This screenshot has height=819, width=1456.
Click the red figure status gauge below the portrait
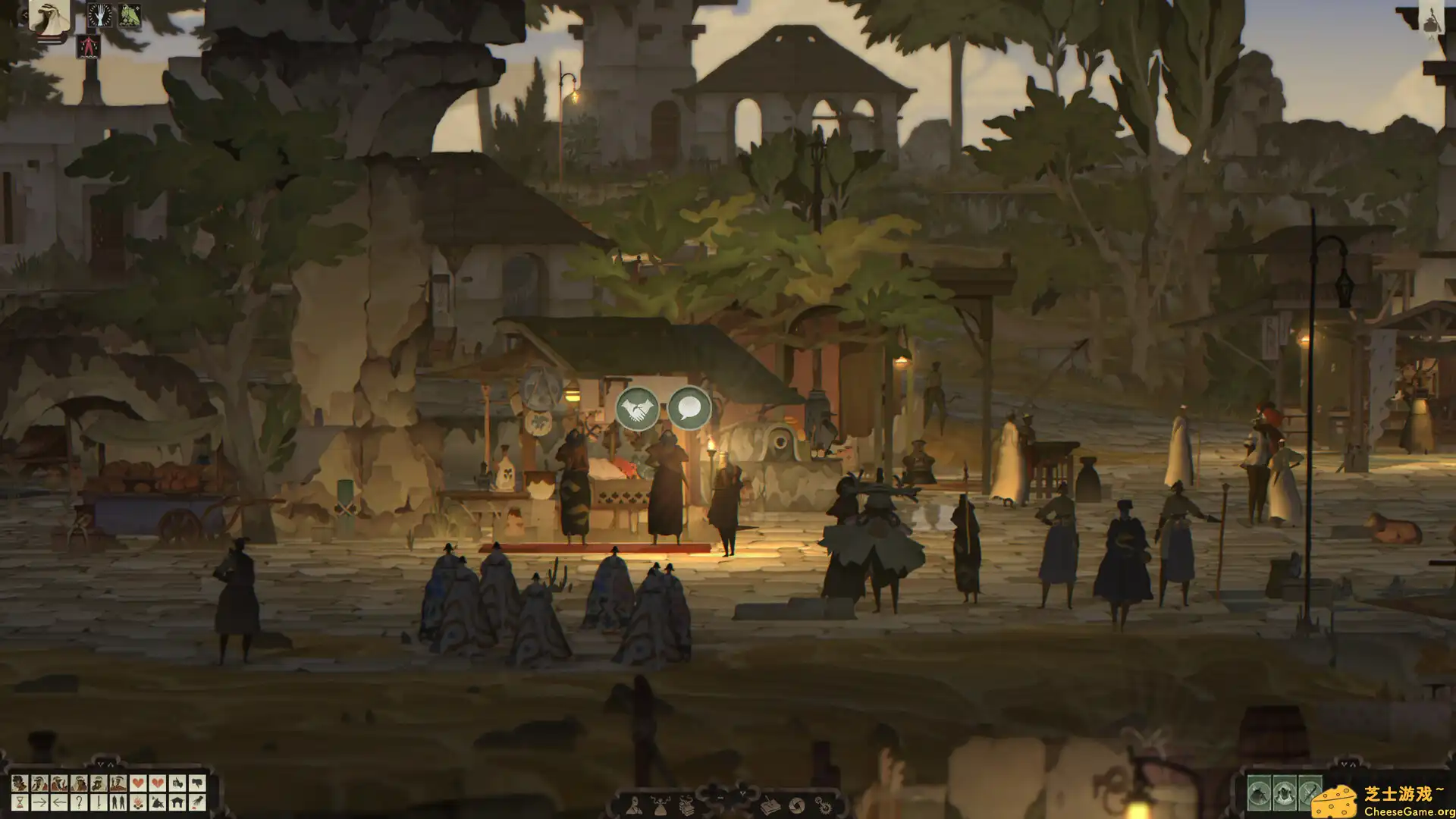point(88,46)
